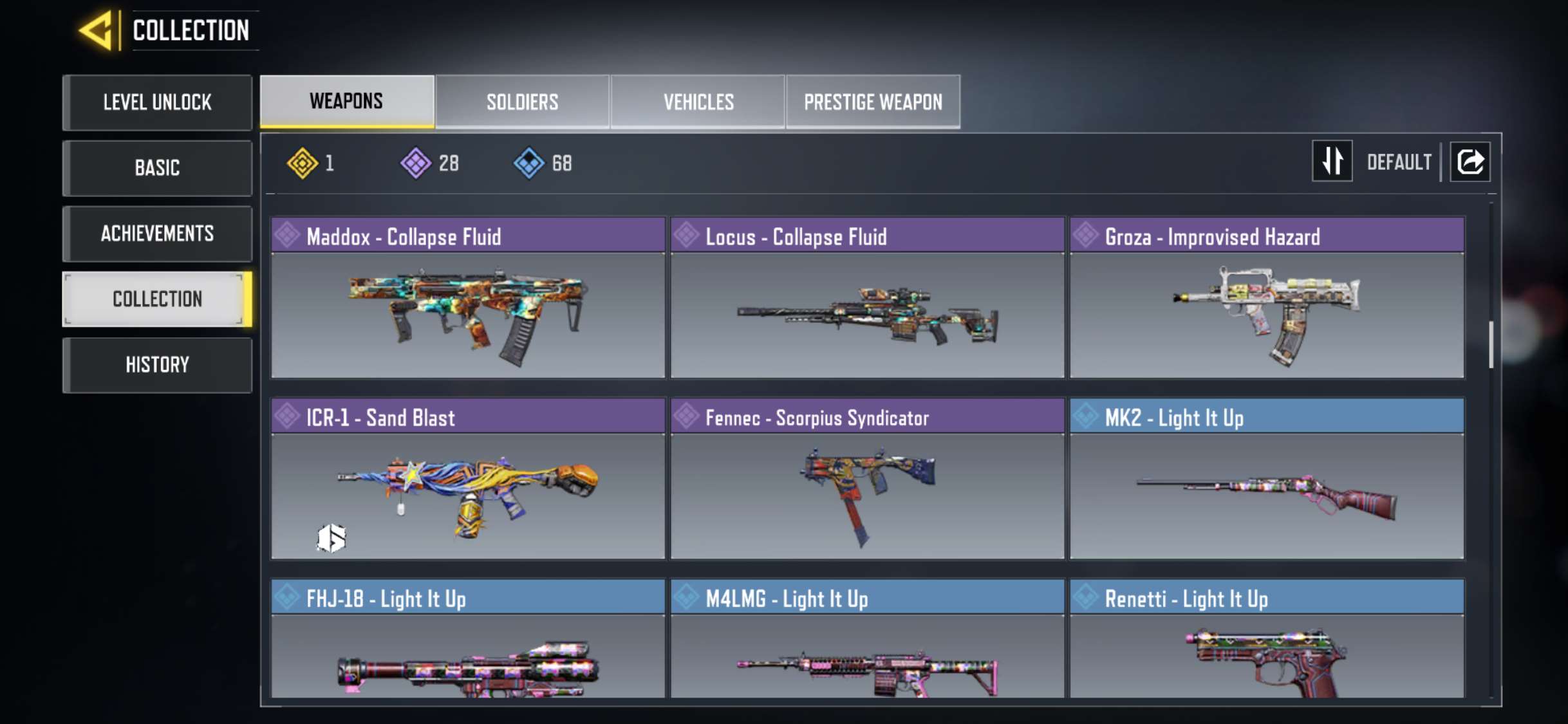Open the DEFAULT sort dropdown
This screenshot has width=1568, height=724.
1398,162
